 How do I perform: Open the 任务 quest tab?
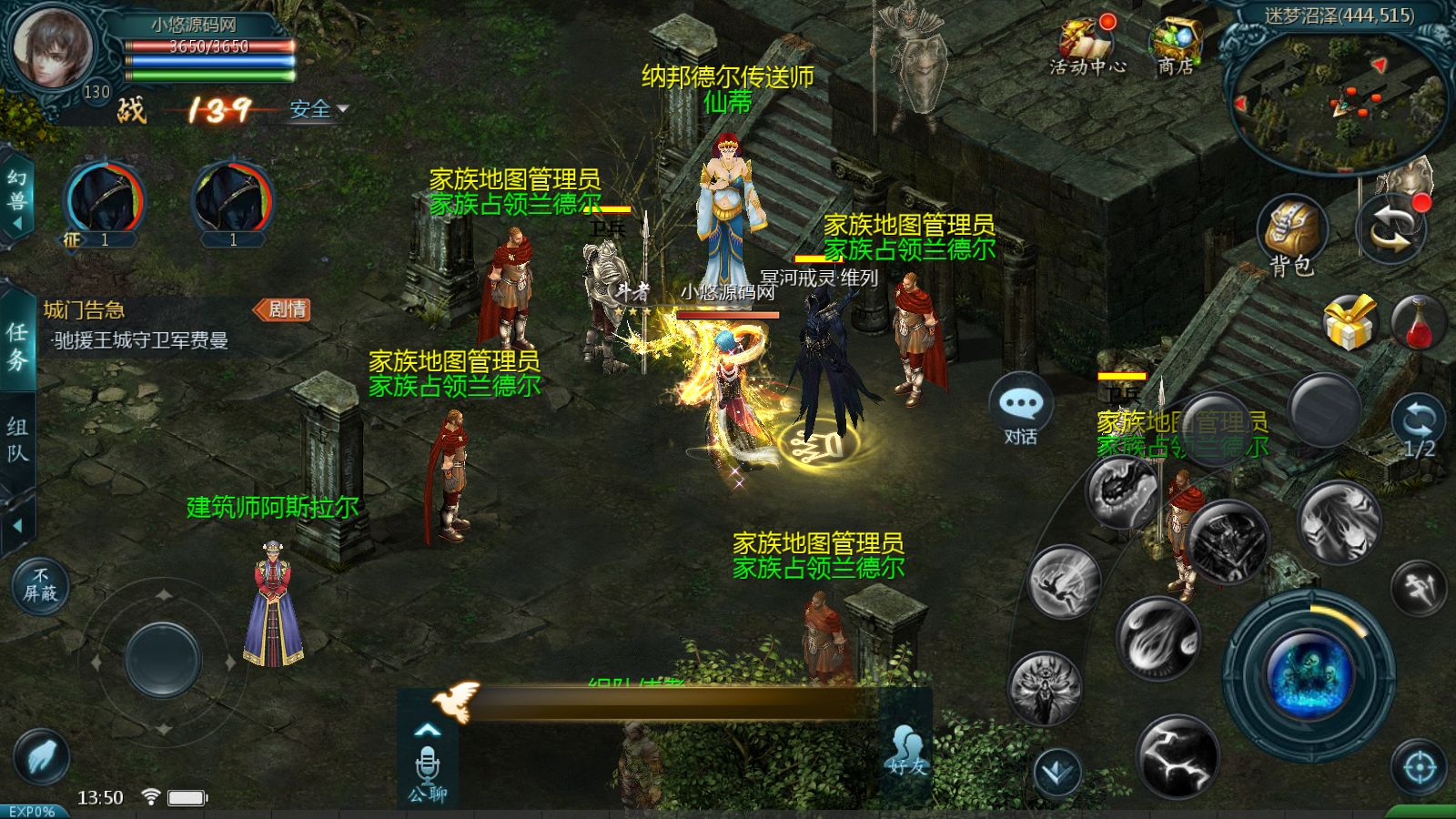click(x=17, y=346)
